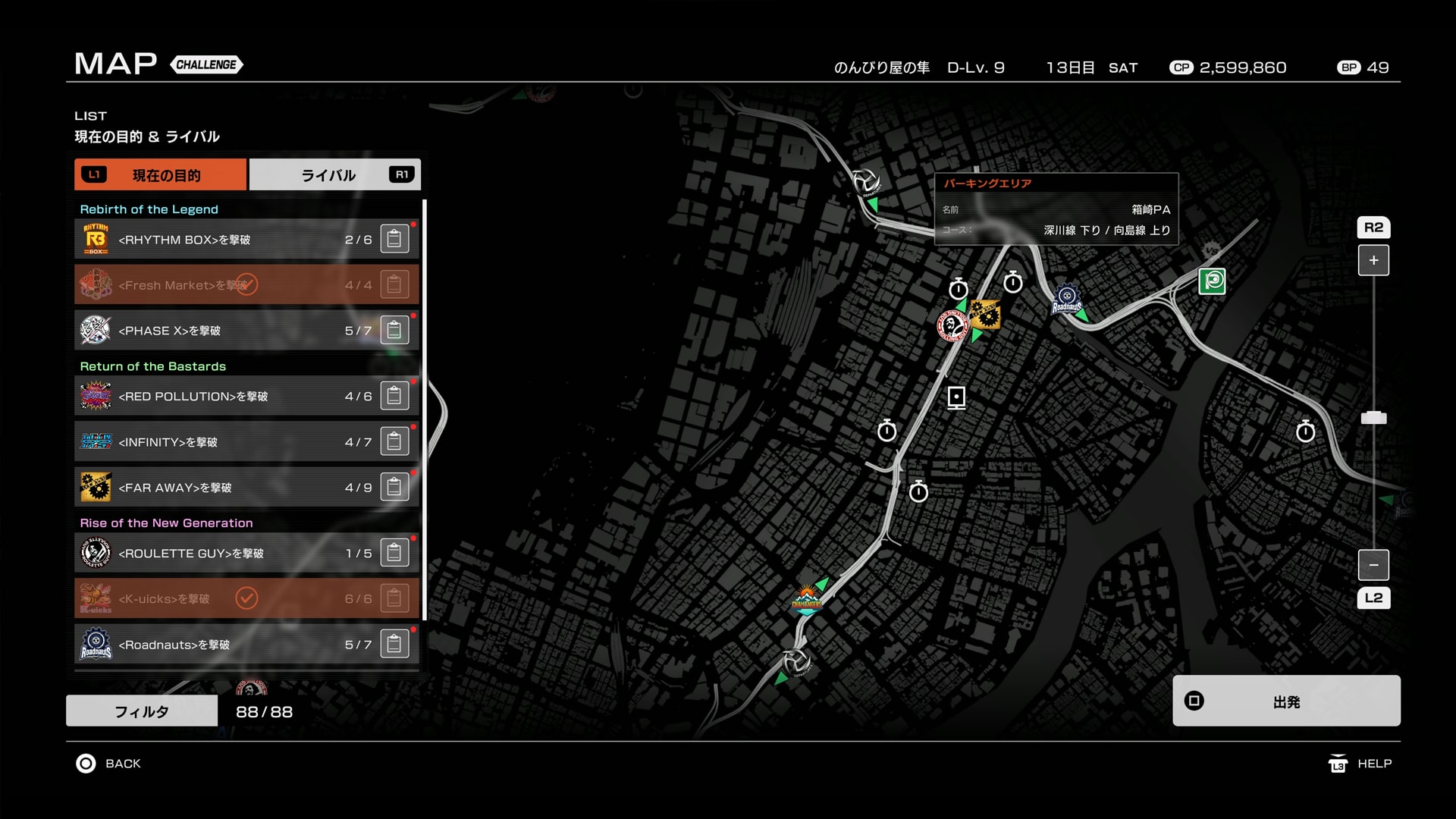Screen dimensions: 1456x819
Task: Switch to the 現在の目的 tab
Action: (161, 175)
